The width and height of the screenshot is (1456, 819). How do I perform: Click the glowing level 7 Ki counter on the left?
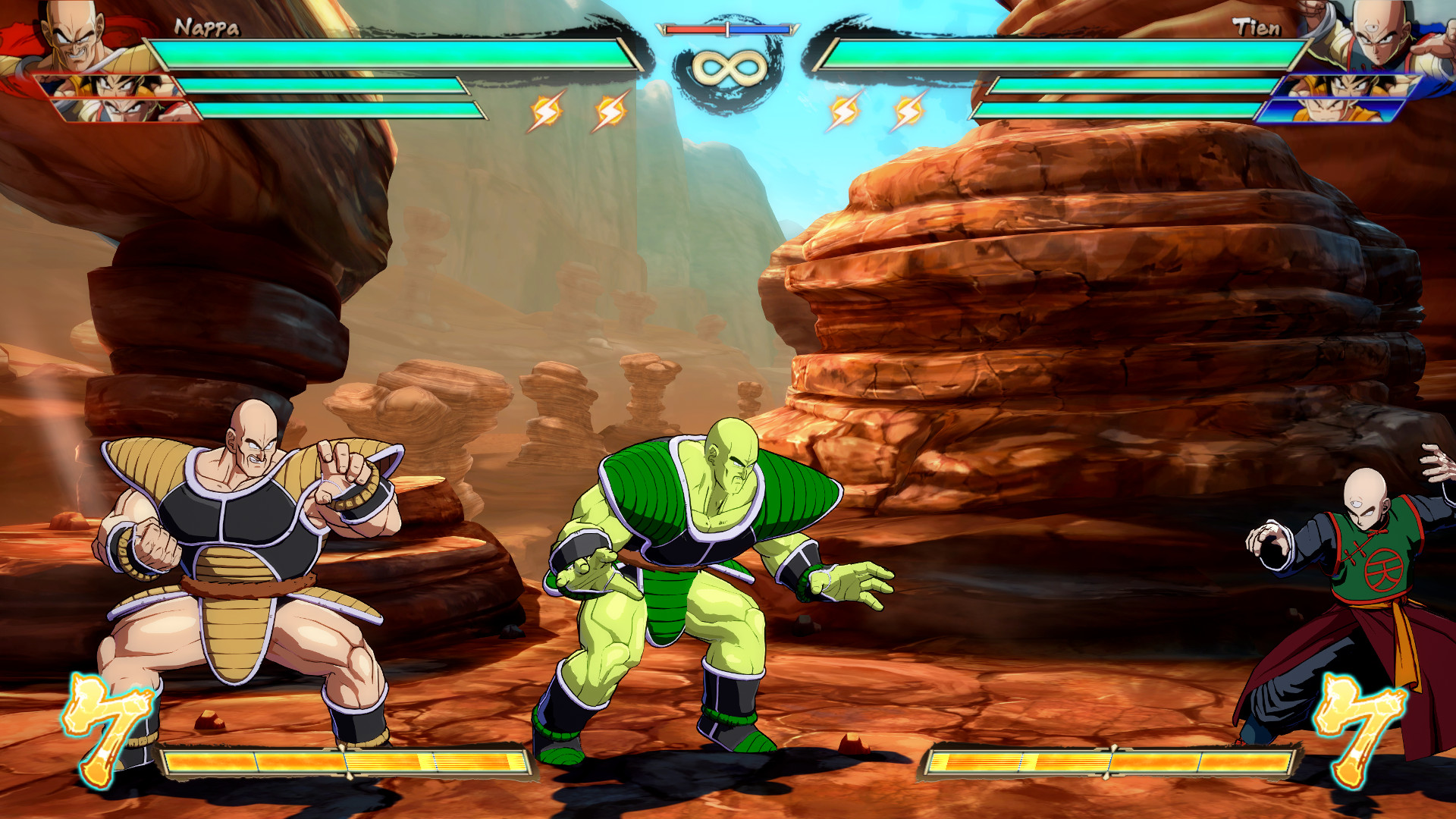(x=110, y=728)
